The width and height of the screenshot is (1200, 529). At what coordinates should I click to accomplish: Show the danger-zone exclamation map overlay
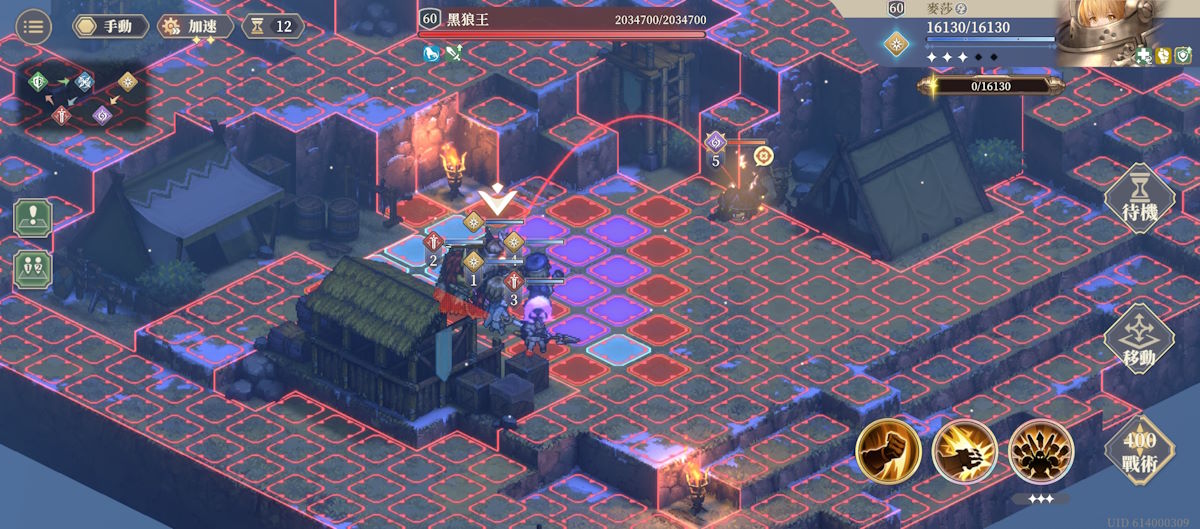(33, 218)
